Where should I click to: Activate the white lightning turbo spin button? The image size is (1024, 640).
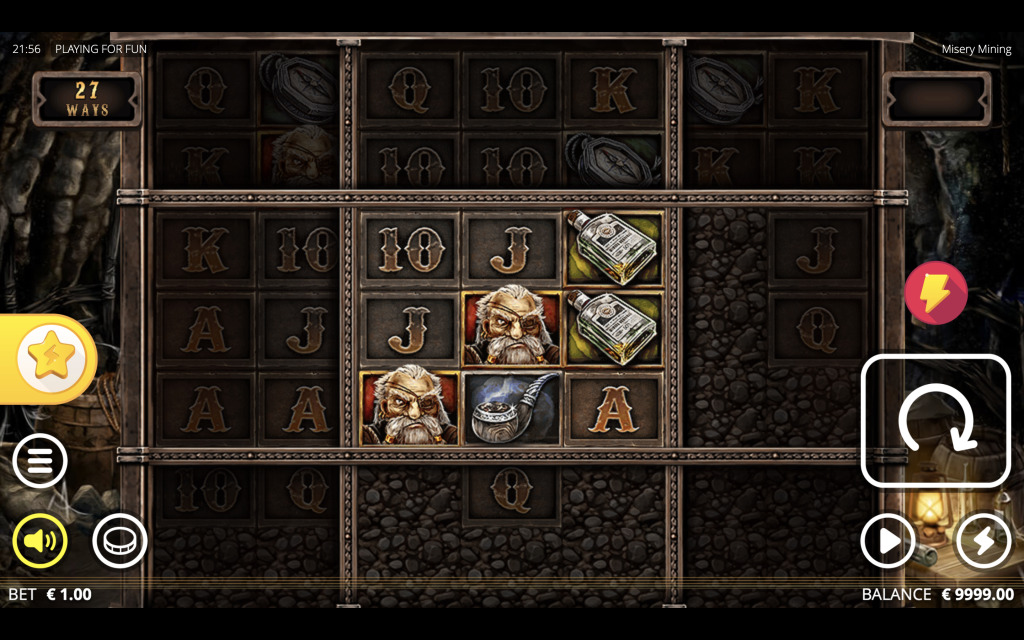click(983, 542)
